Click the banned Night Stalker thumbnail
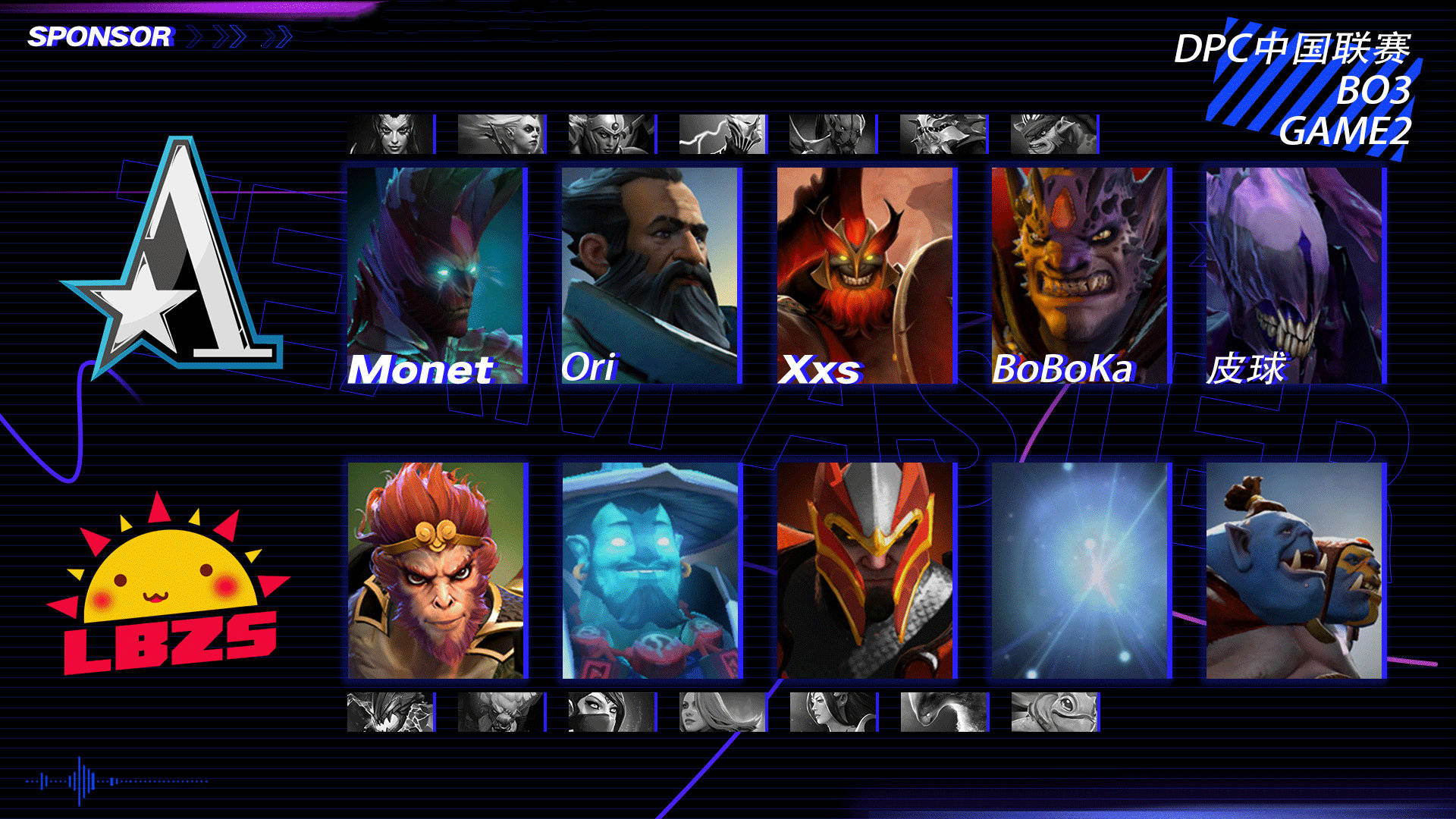 click(833, 134)
